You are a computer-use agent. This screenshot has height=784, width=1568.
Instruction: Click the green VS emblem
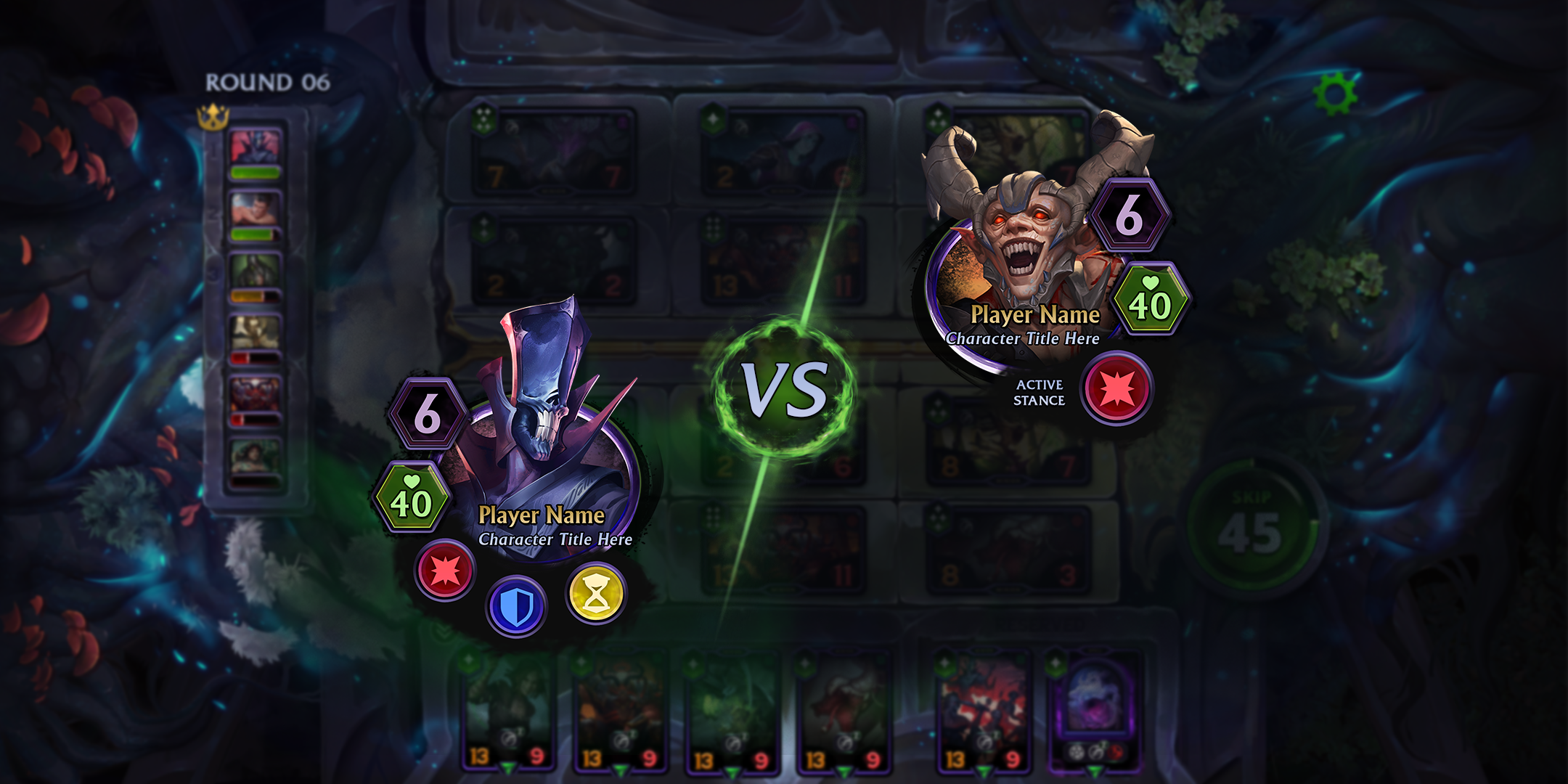pos(785,390)
